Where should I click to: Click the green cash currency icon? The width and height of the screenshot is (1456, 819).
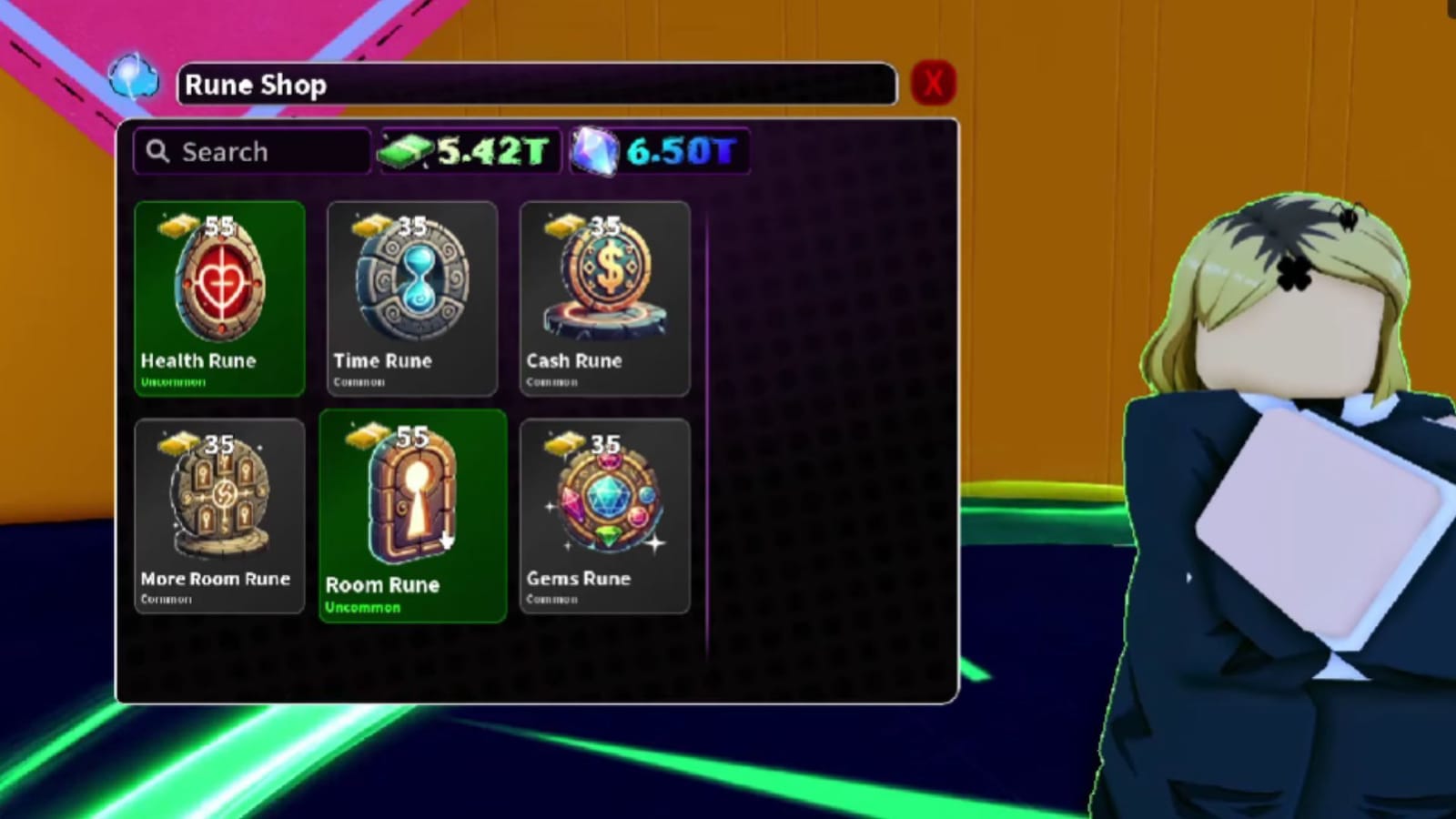(409, 152)
